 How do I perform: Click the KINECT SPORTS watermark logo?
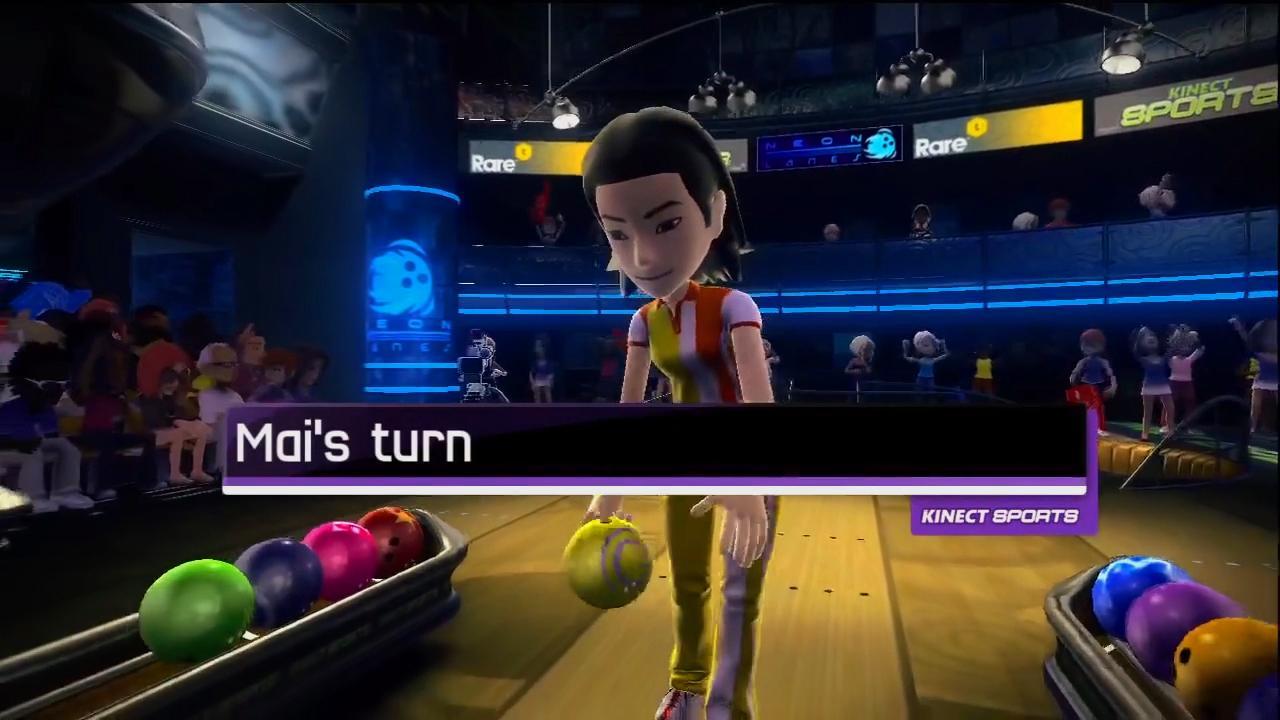click(1000, 515)
